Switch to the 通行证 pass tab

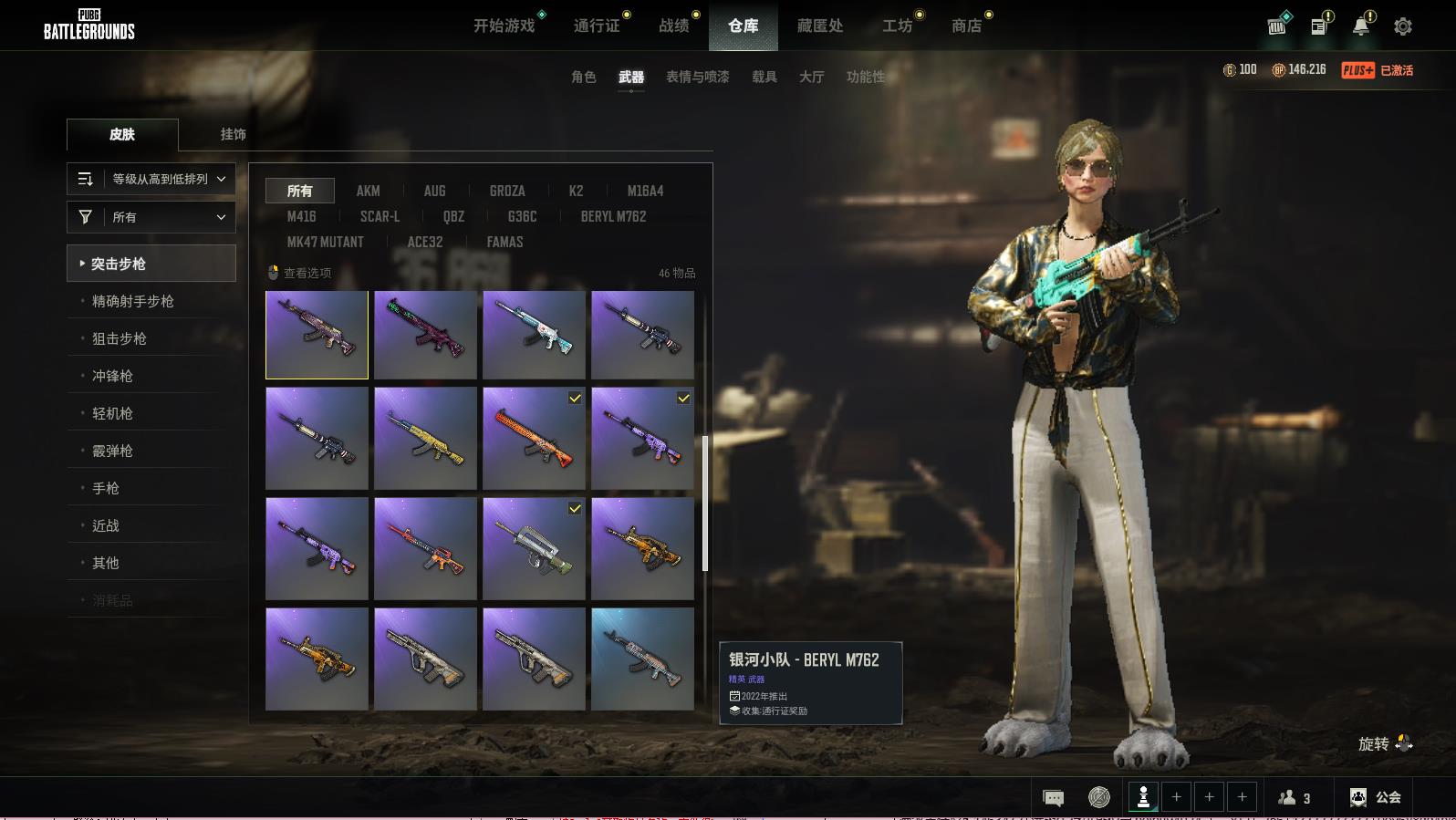click(597, 26)
